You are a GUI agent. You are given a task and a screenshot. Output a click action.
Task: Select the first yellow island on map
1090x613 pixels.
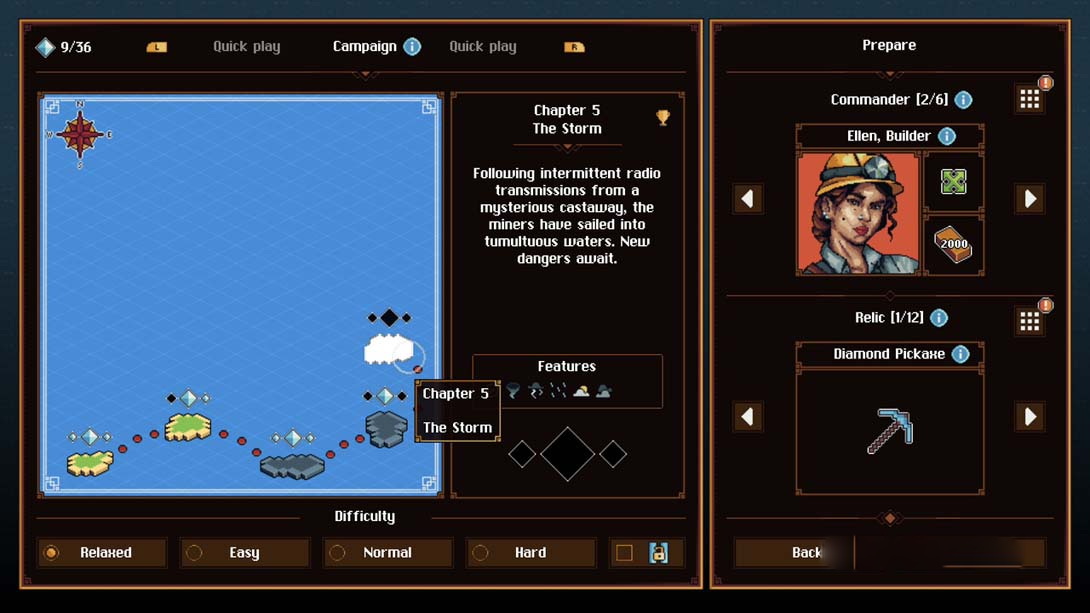point(90,463)
